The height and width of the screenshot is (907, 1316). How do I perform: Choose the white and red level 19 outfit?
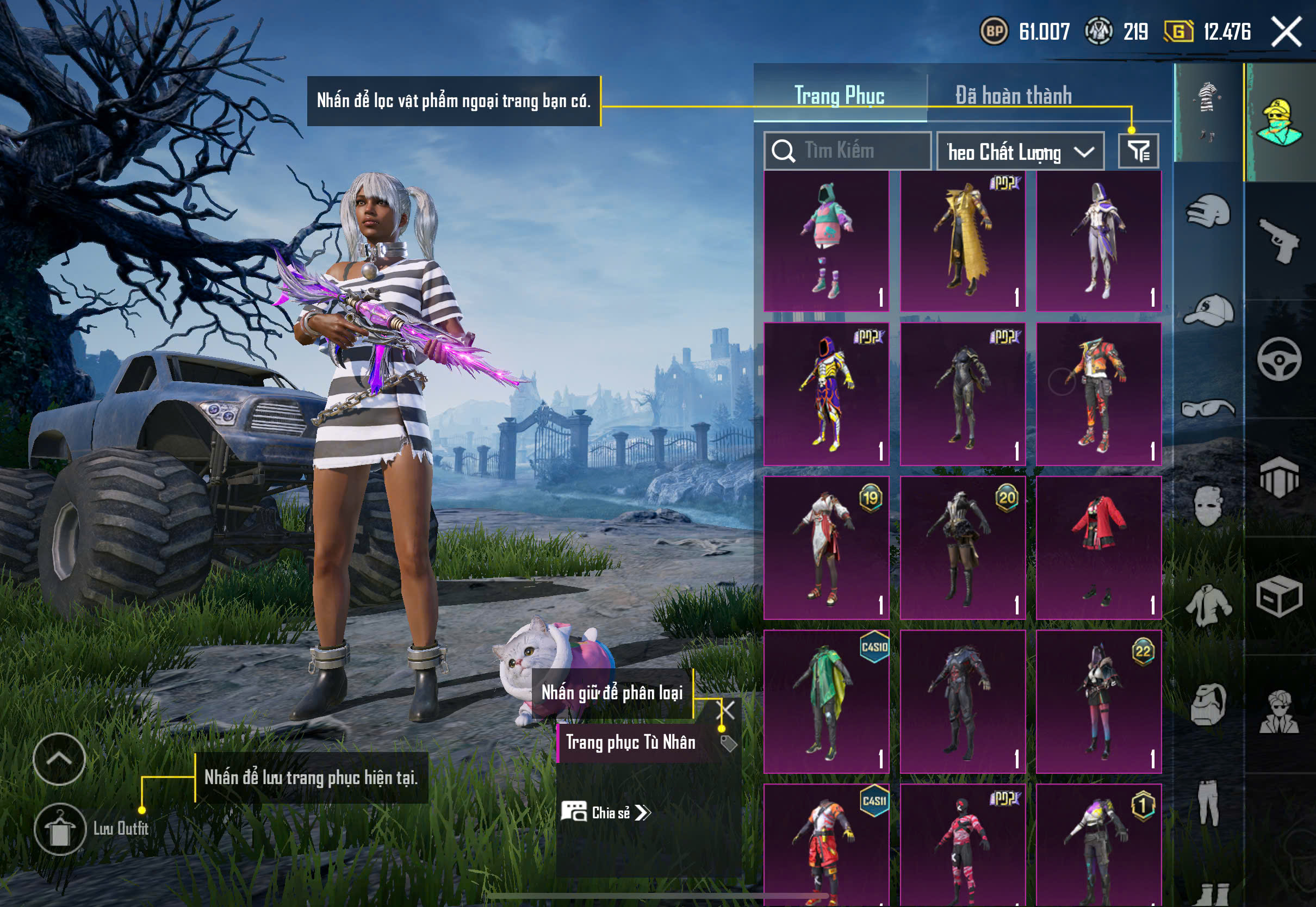pos(826,548)
